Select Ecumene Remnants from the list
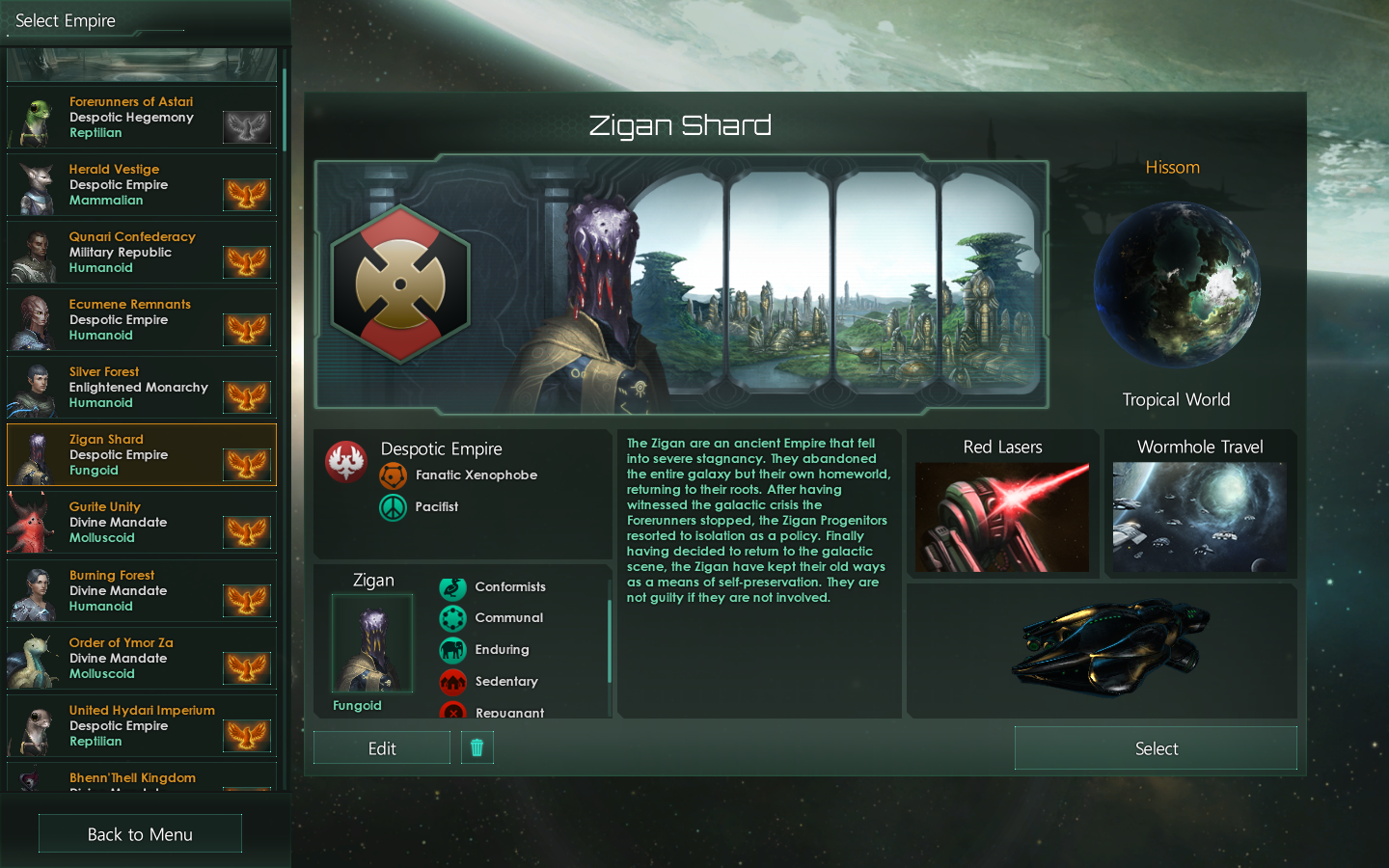The image size is (1389, 868). (141, 319)
